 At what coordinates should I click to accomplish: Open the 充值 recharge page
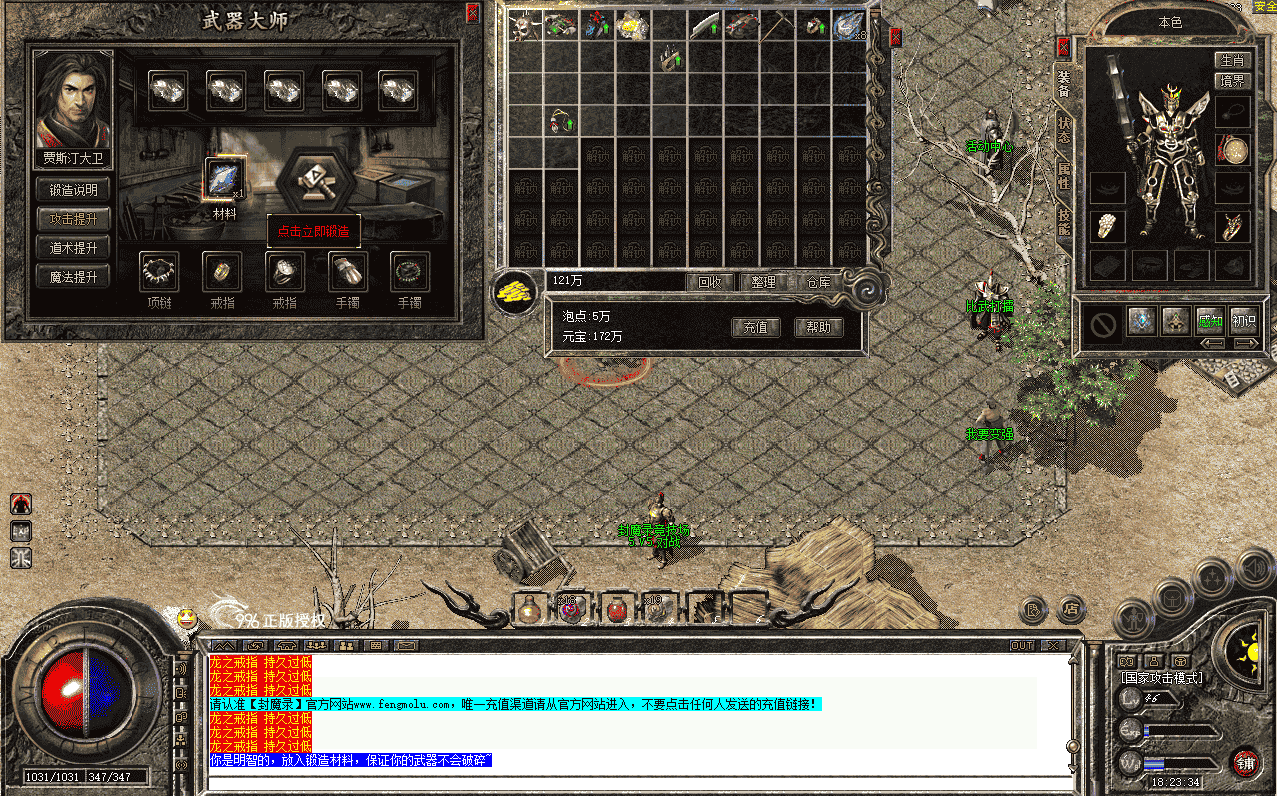755,327
